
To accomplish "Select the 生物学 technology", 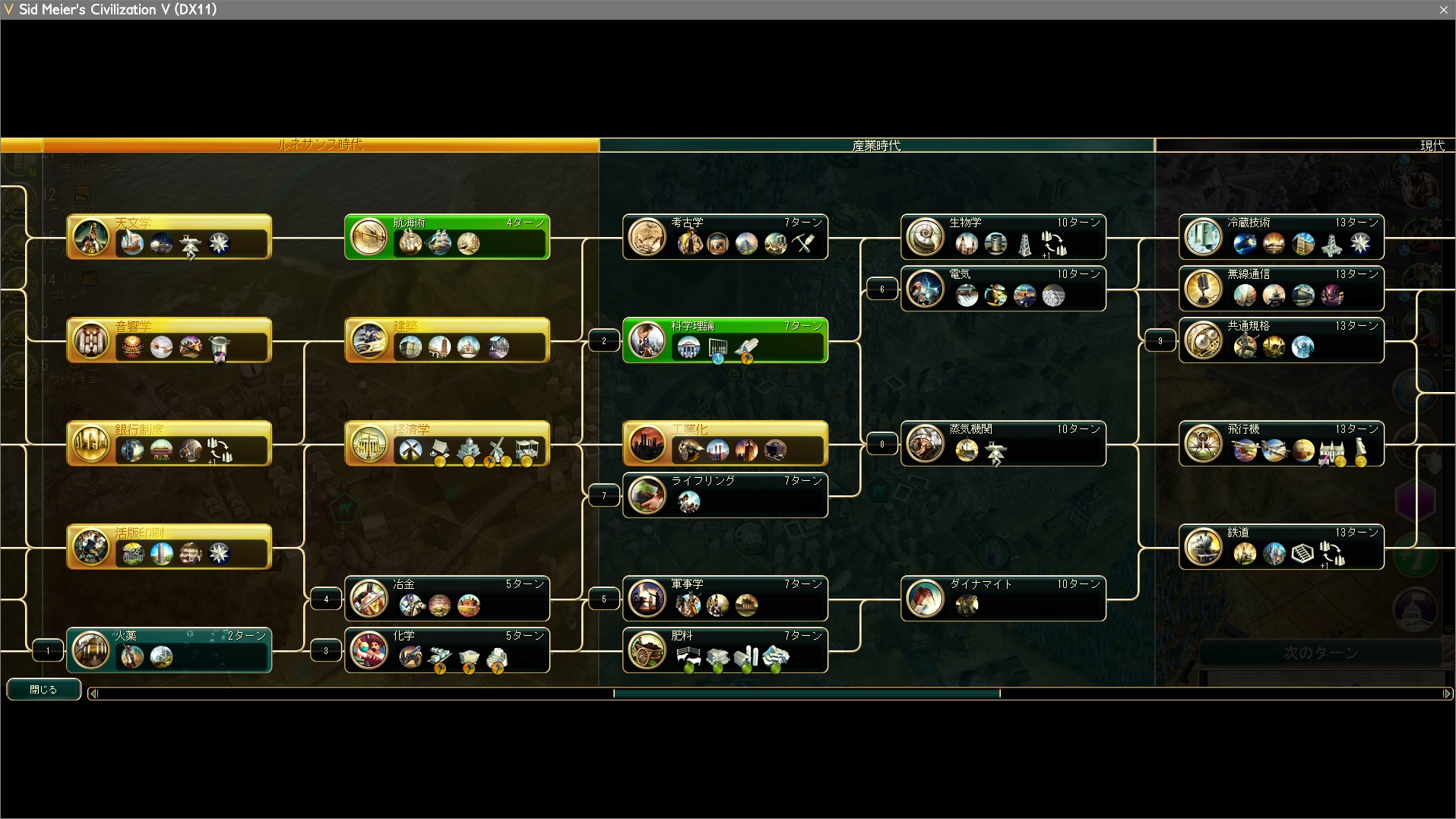I will [1003, 237].
